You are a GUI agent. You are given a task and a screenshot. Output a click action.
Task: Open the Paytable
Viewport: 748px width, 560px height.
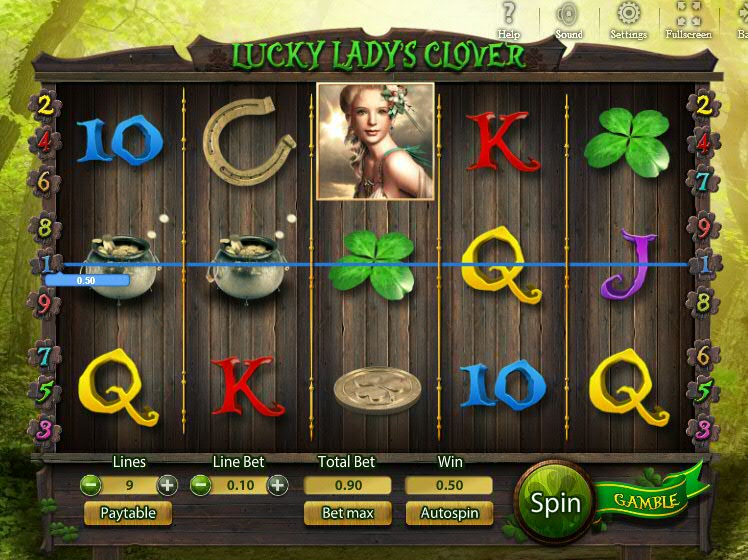click(x=128, y=513)
